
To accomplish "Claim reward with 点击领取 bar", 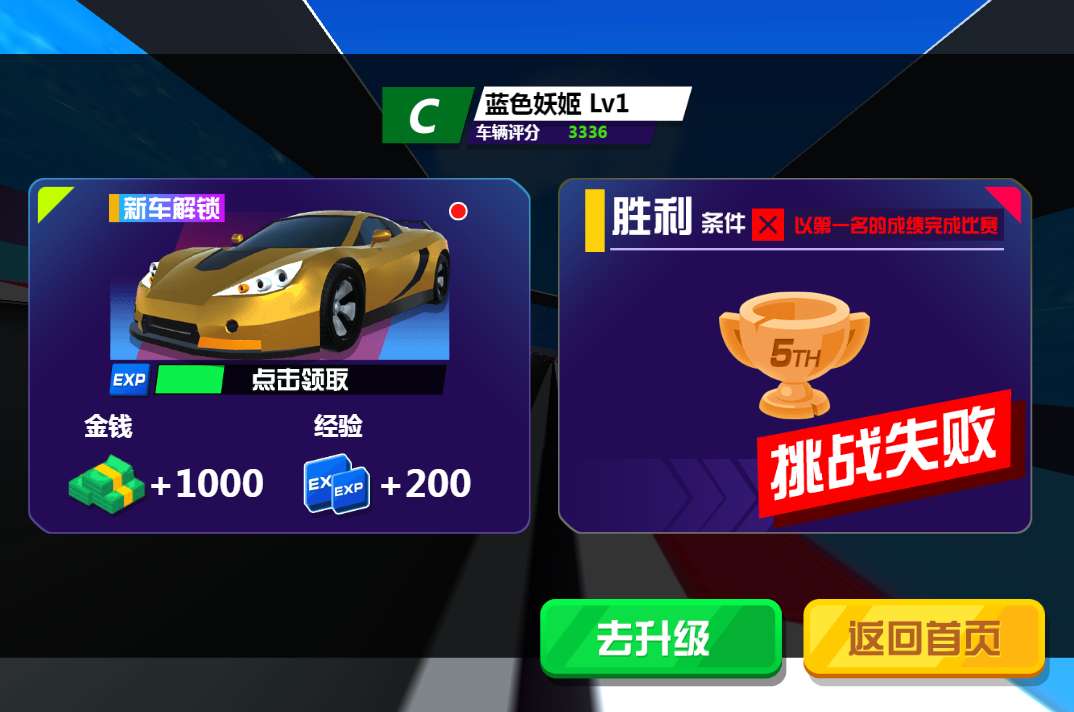I will (x=298, y=380).
